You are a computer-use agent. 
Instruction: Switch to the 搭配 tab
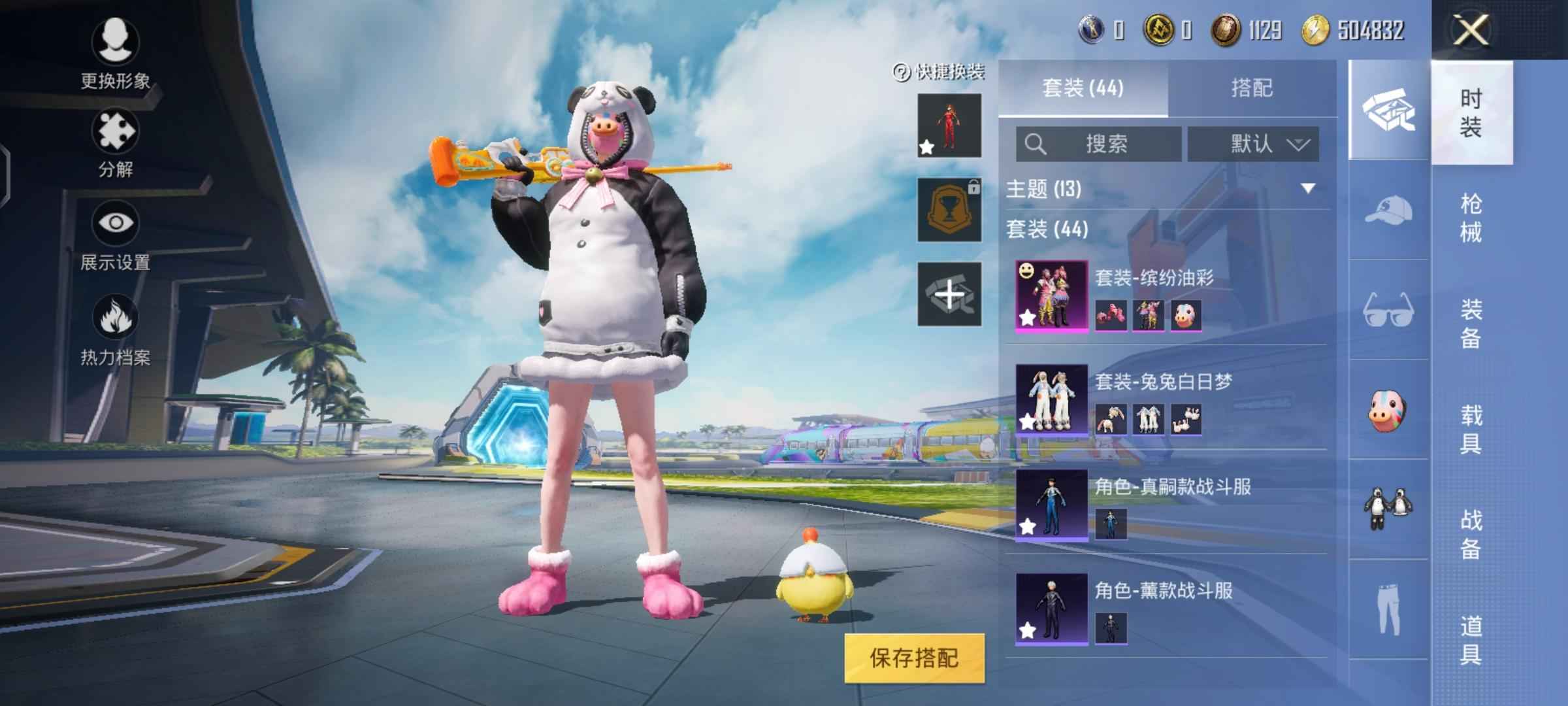point(1252,88)
